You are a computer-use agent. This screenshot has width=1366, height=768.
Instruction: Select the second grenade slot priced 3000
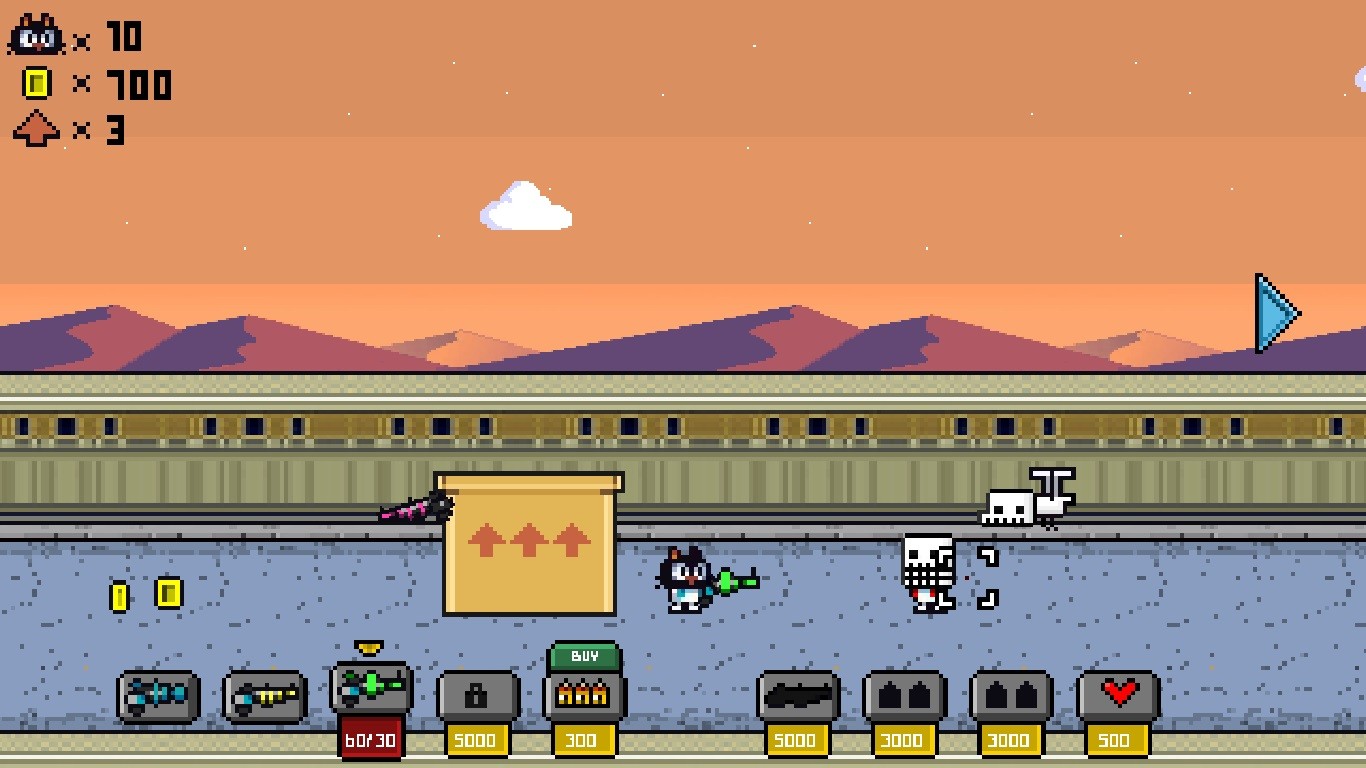tap(1011, 695)
